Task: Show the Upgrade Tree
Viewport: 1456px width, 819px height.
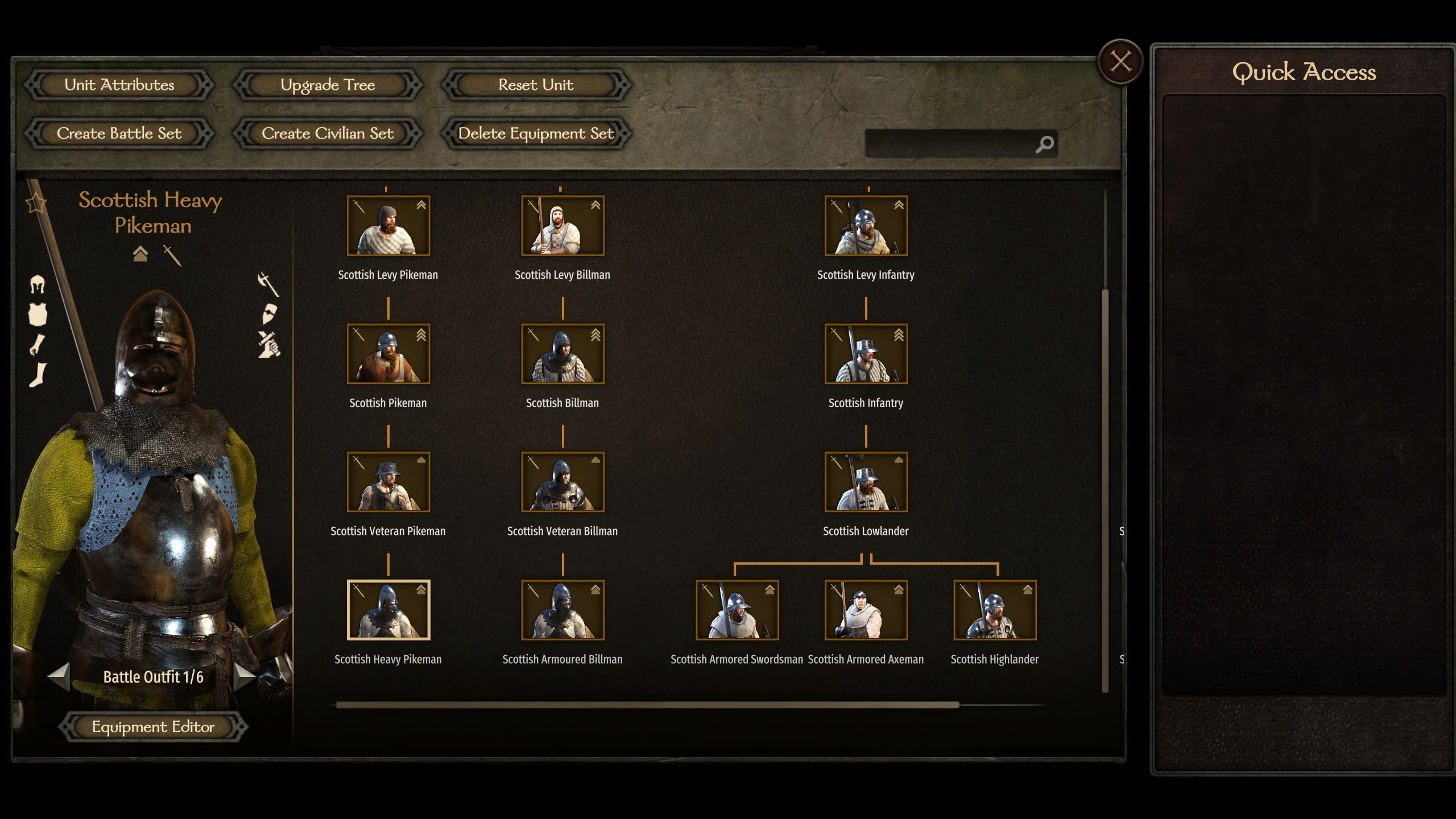Action: (328, 85)
